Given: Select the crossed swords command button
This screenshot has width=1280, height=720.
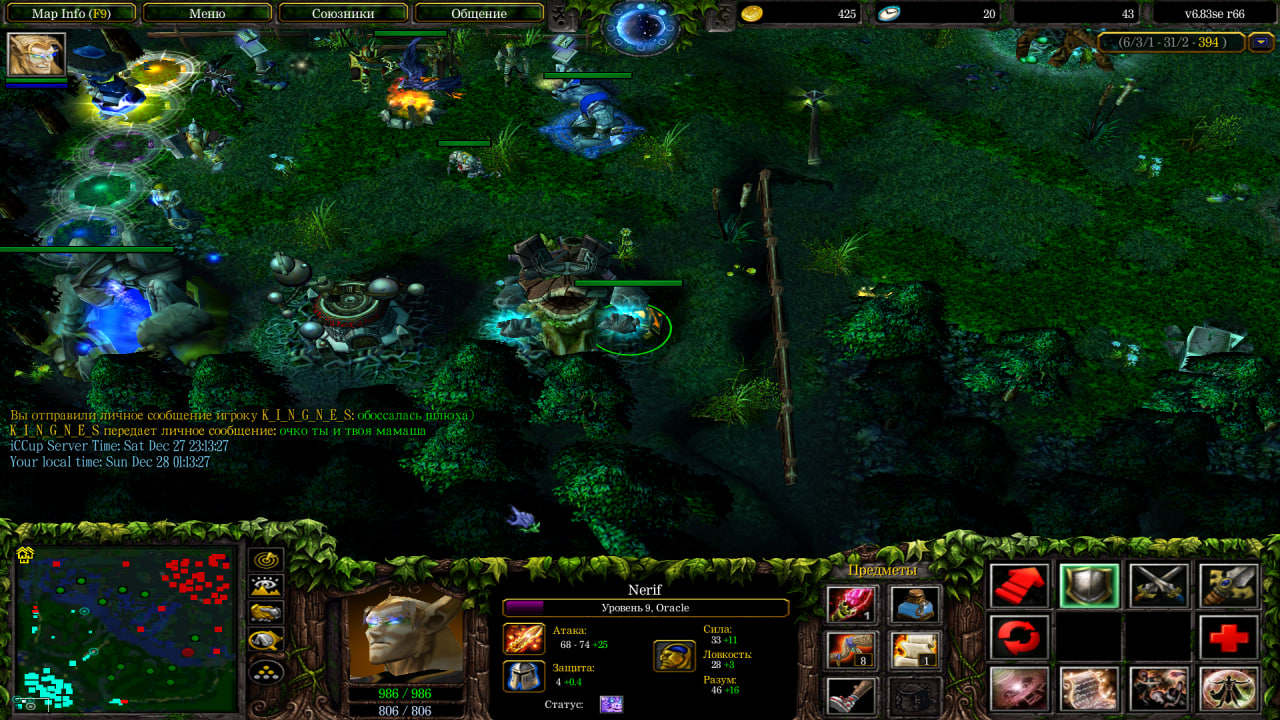Looking at the screenshot, I should click(x=1159, y=586).
